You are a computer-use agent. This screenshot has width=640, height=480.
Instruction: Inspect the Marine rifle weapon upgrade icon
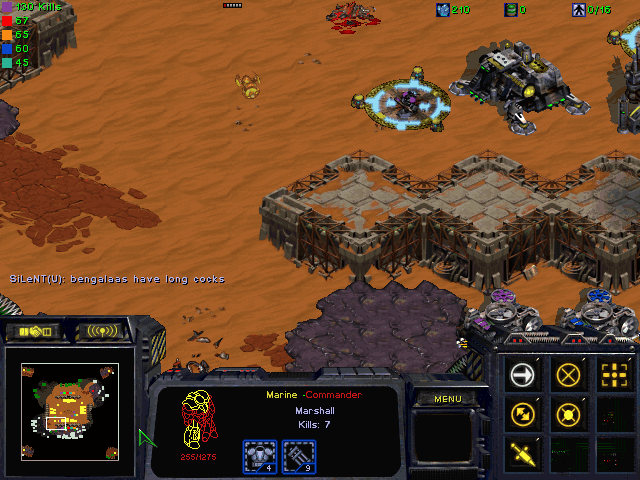click(x=298, y=455)
